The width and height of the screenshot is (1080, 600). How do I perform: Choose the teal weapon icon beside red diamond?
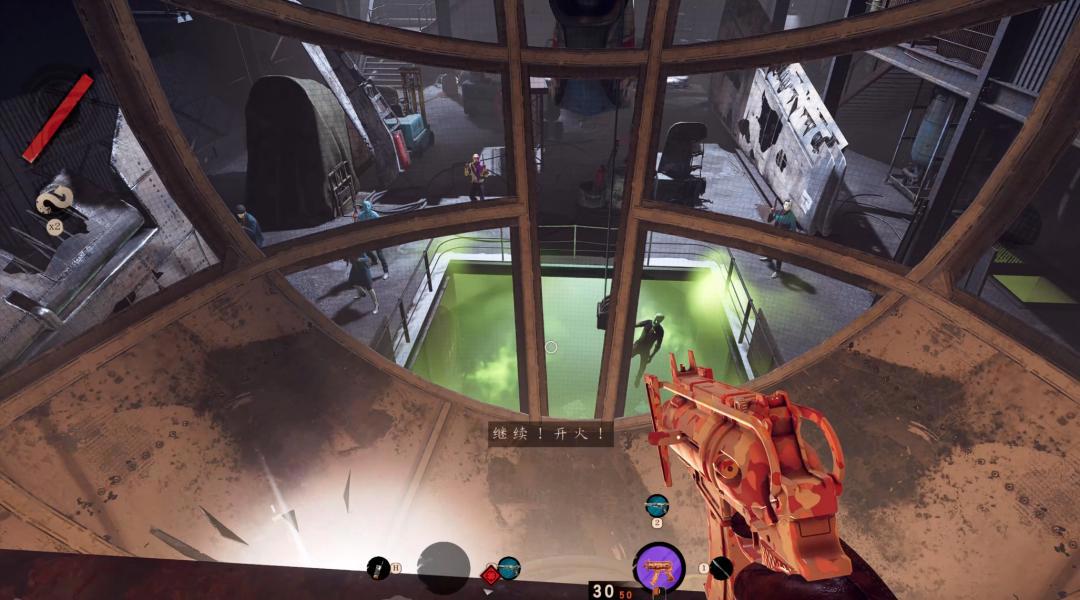click(509, 568)
